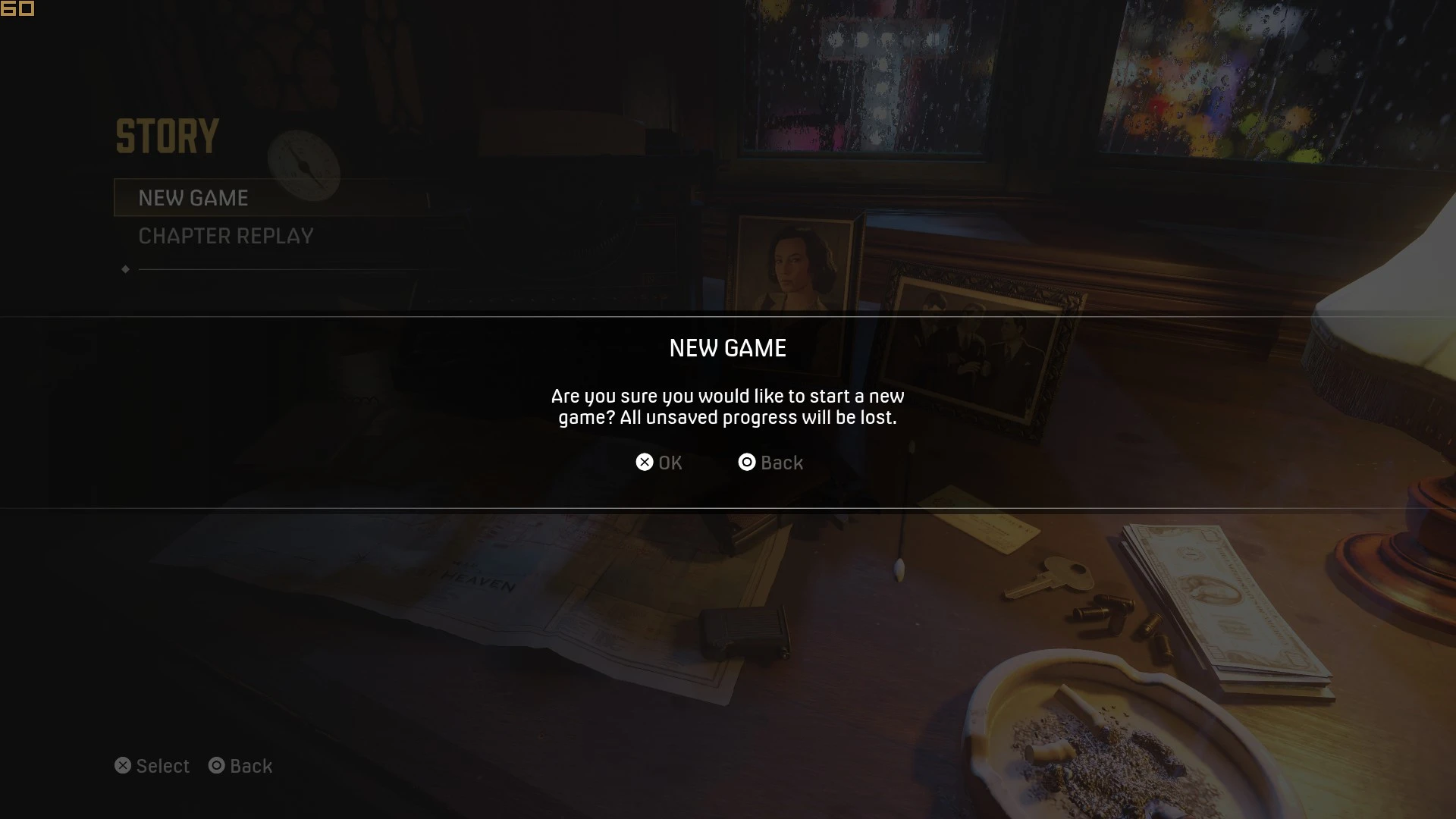
Task: Click the STORY section title
Action: pyautogui.click(x=168, y=136)
